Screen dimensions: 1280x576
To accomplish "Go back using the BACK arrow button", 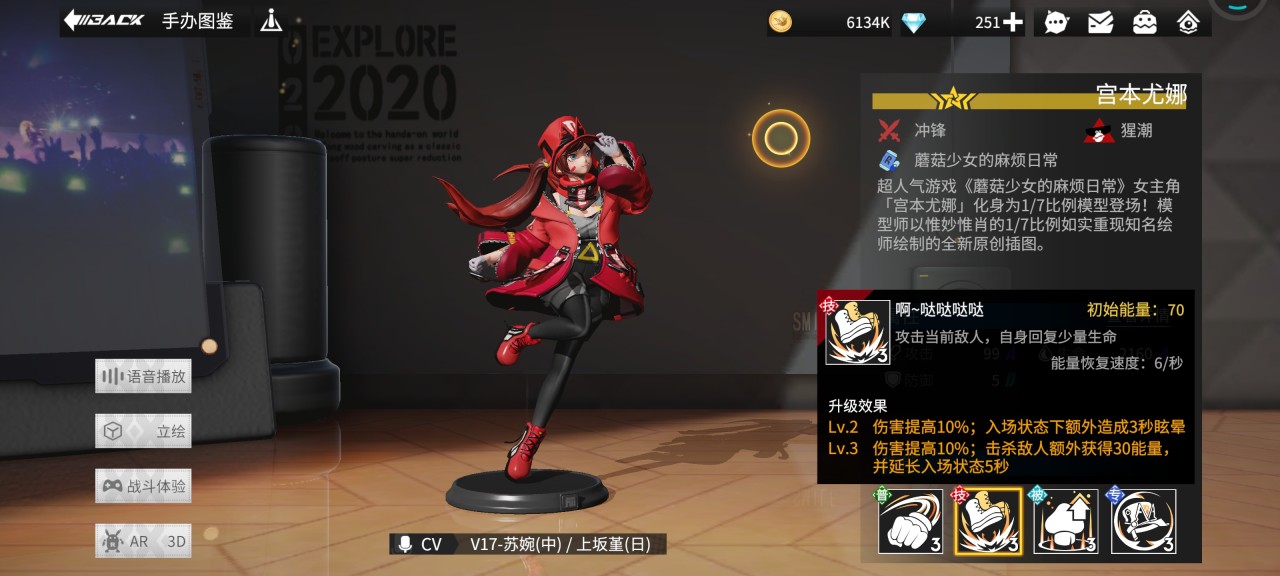I will pyautogui.click(x=104, y=20).
